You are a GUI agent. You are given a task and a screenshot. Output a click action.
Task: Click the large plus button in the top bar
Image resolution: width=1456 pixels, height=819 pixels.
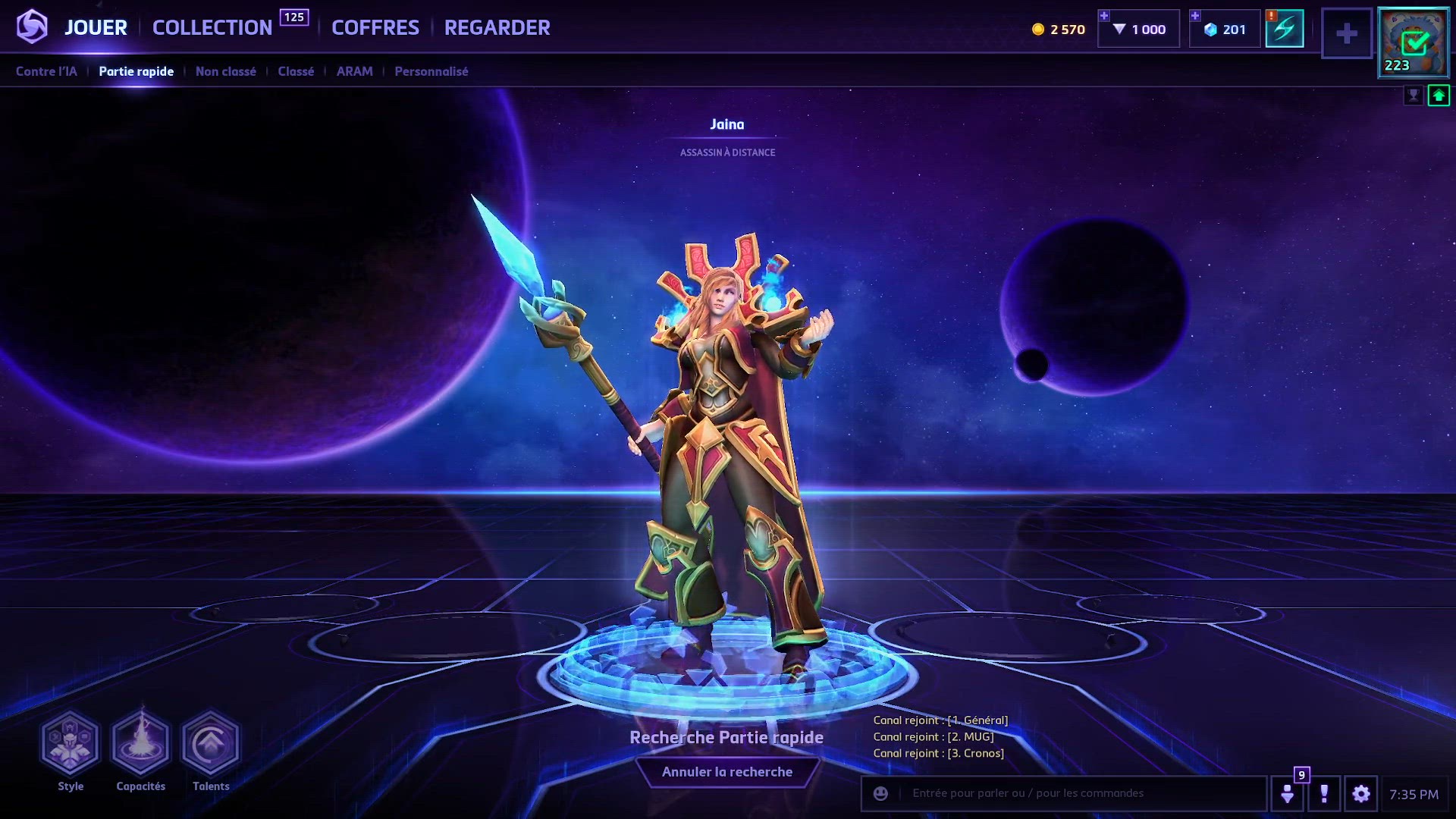1347,33
